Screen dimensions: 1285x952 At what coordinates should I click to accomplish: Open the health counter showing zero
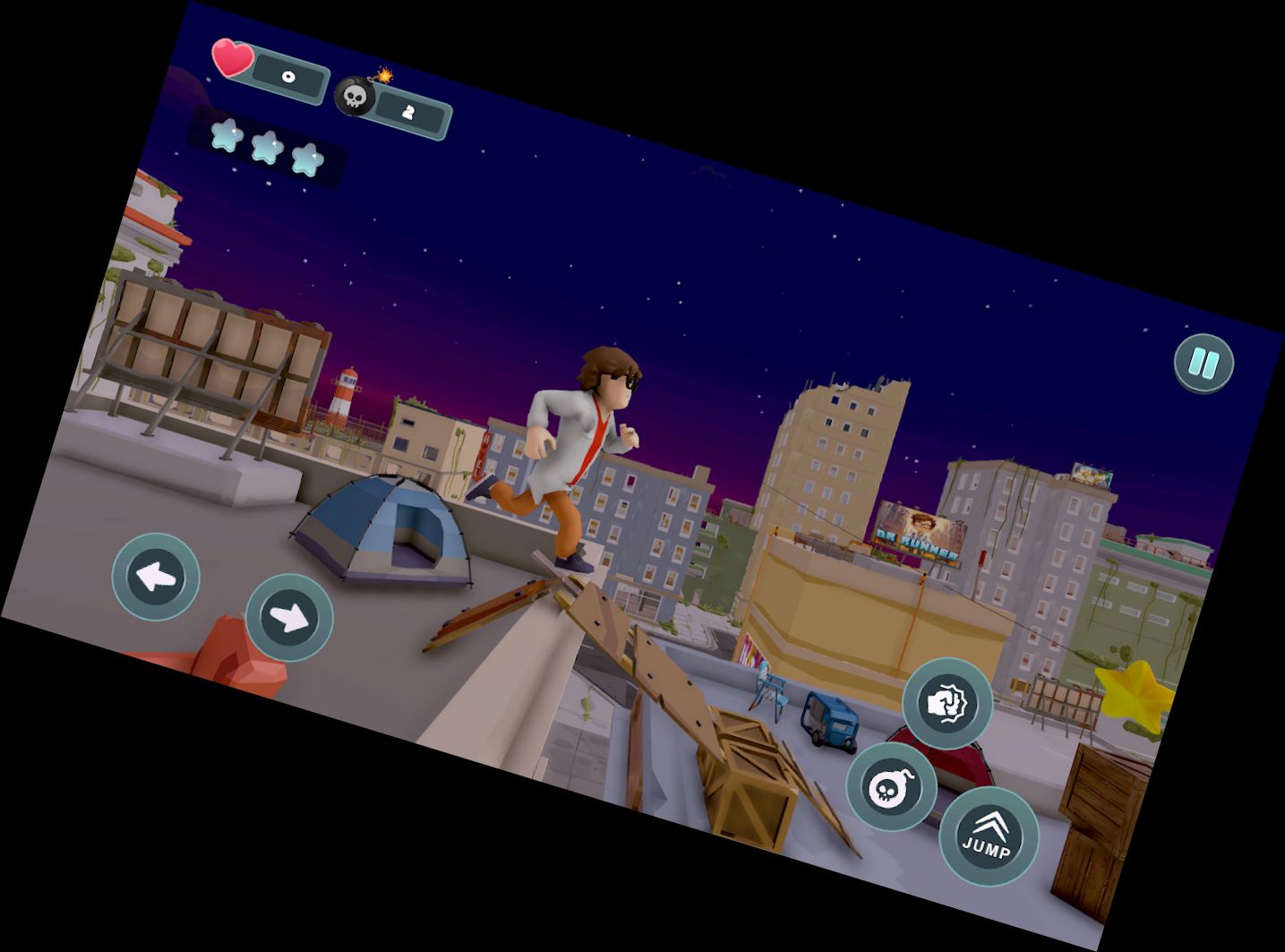[288, 75]
